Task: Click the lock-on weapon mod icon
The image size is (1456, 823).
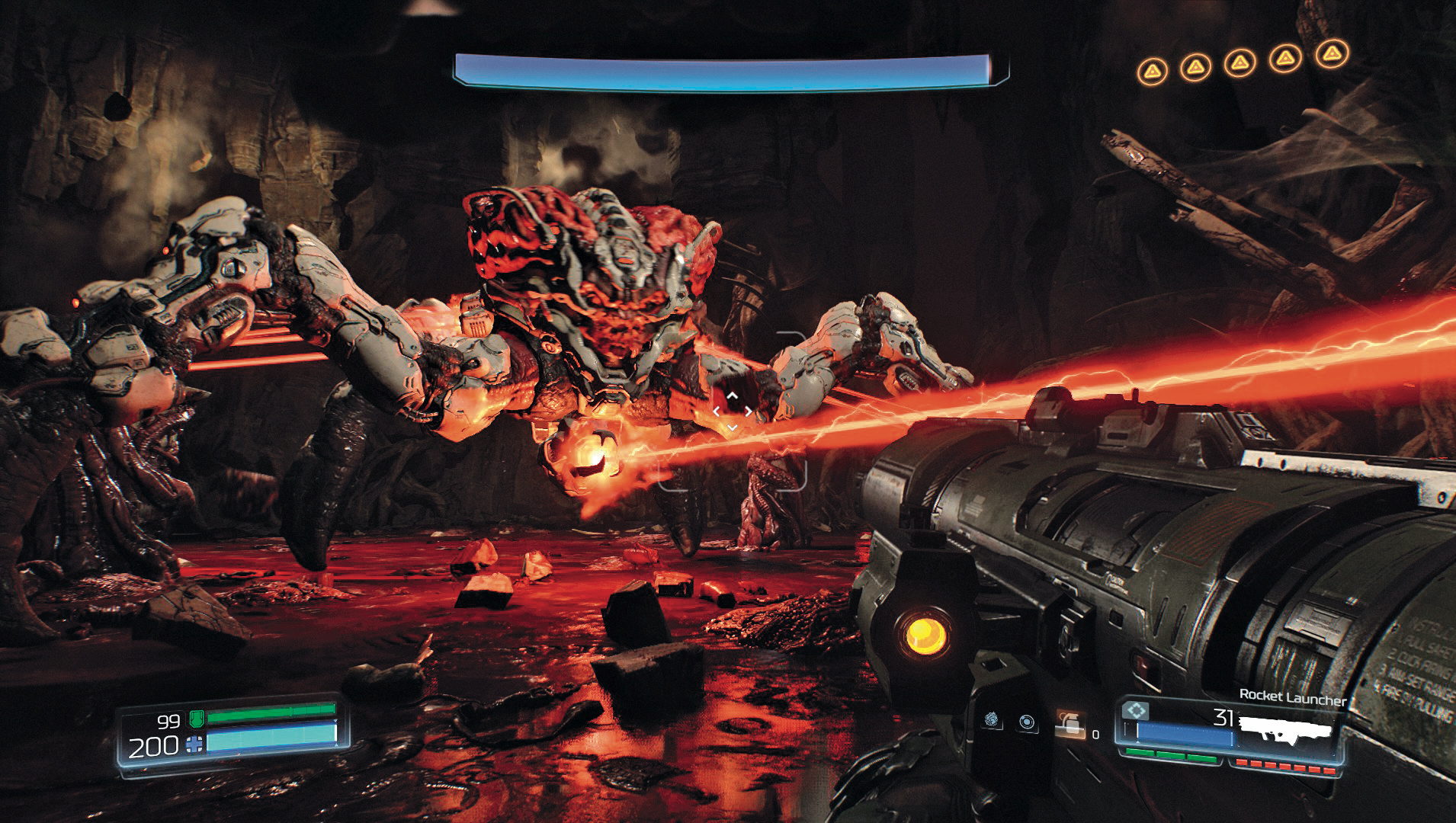Action: [1136, 711]
